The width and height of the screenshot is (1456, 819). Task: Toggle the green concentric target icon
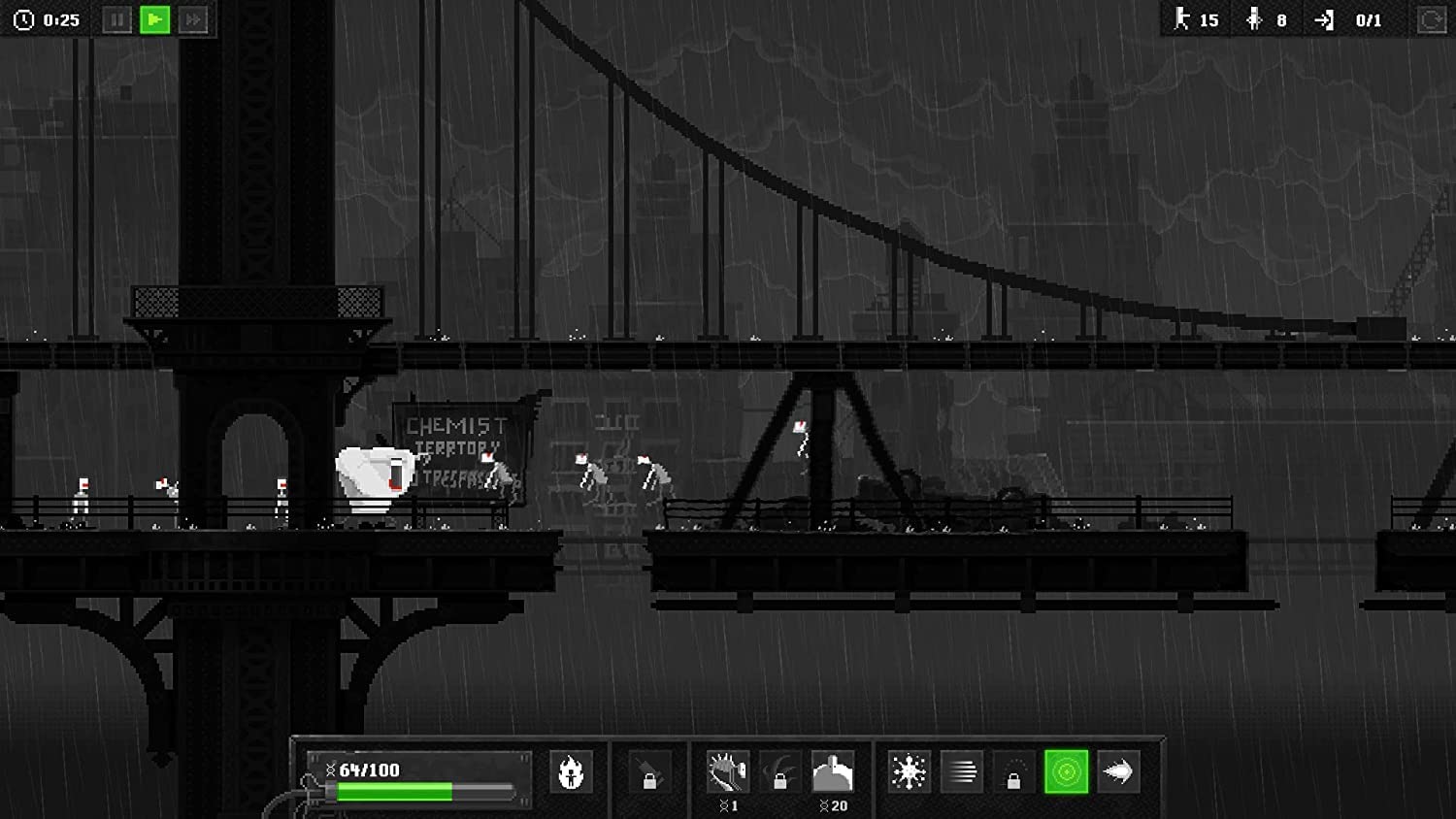(1066, 772)
